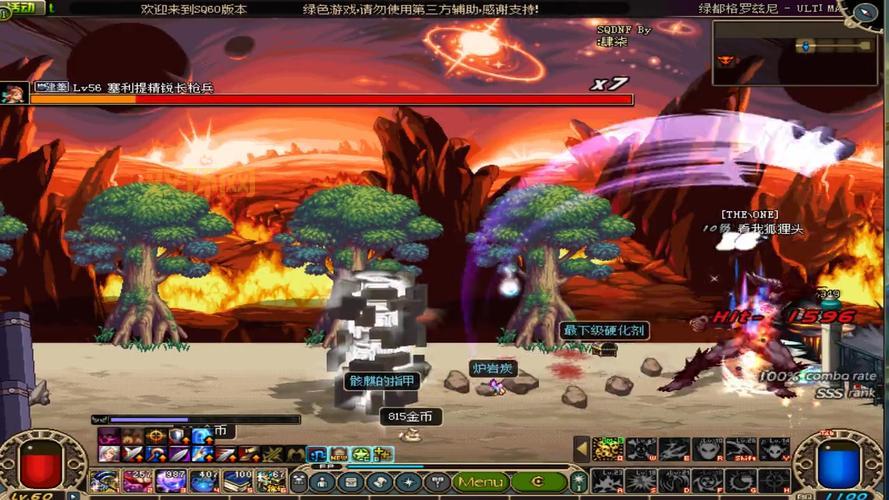Viewport: 889px width, 500px height.
Task: Activate the golden skull skill on Q
Action: pyautogui.click(x=607, y=449)
